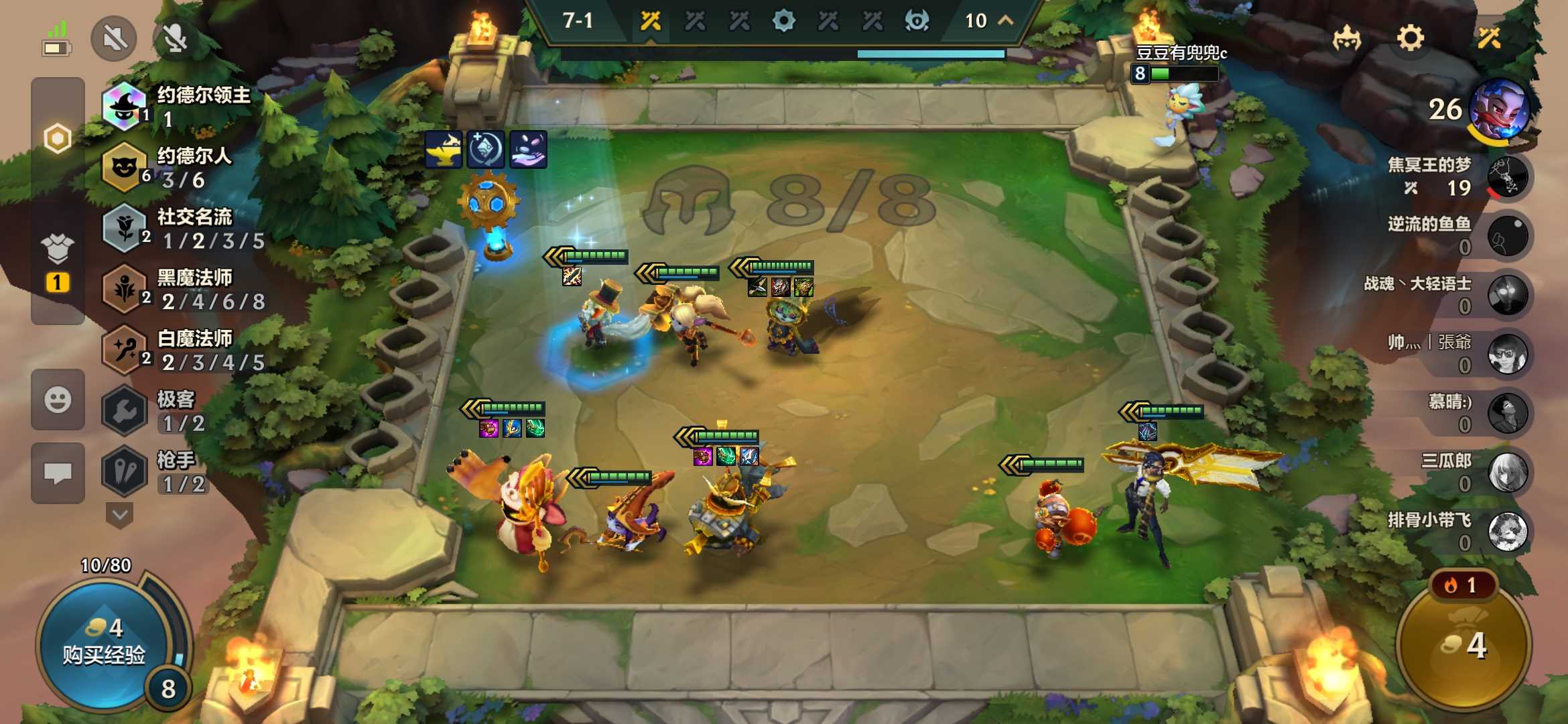The height and width of the screenshot is (724, 1568).
Task: Toggle the muted speaker icon
Action: (115, 38)
